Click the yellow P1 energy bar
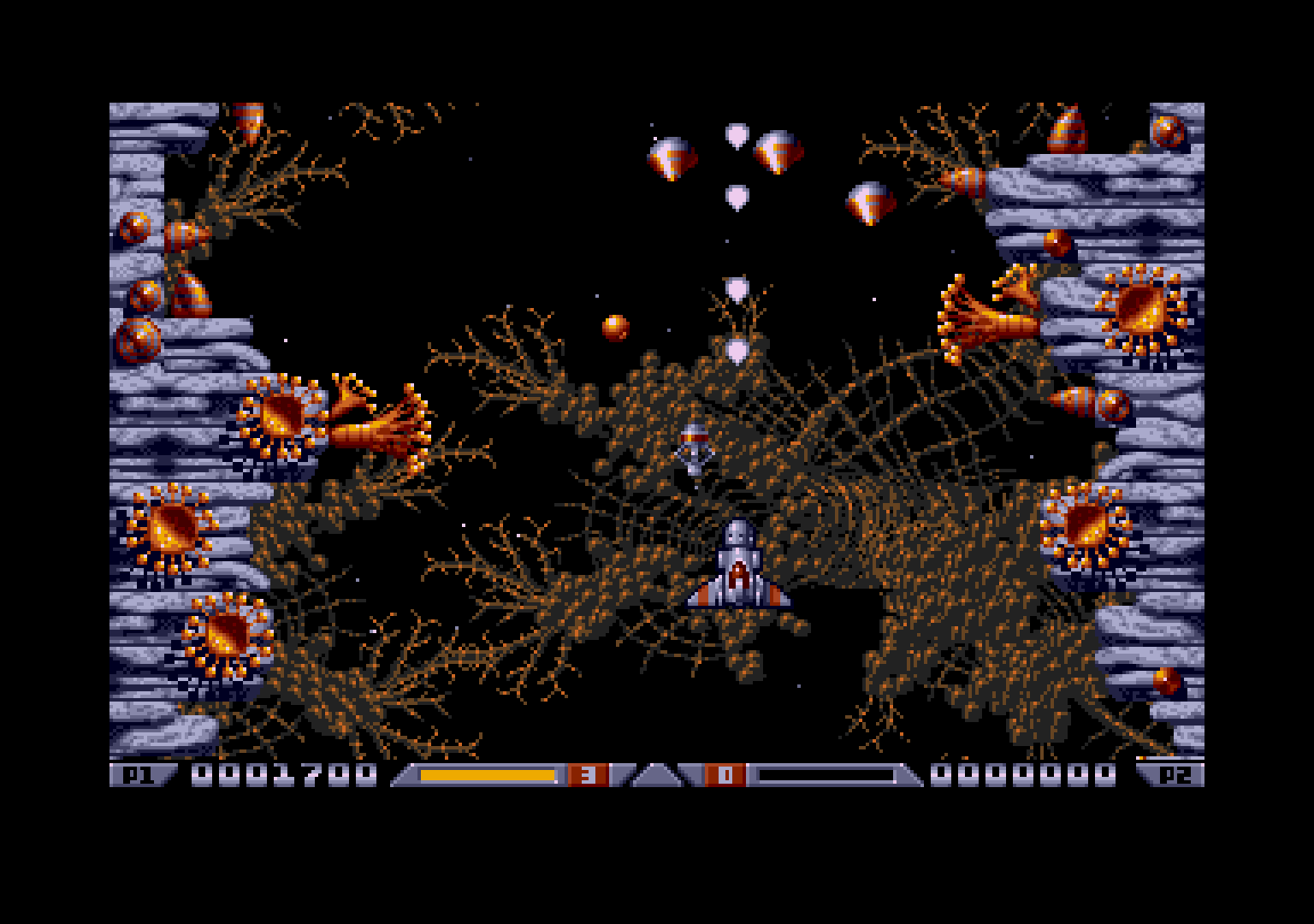 488,774
